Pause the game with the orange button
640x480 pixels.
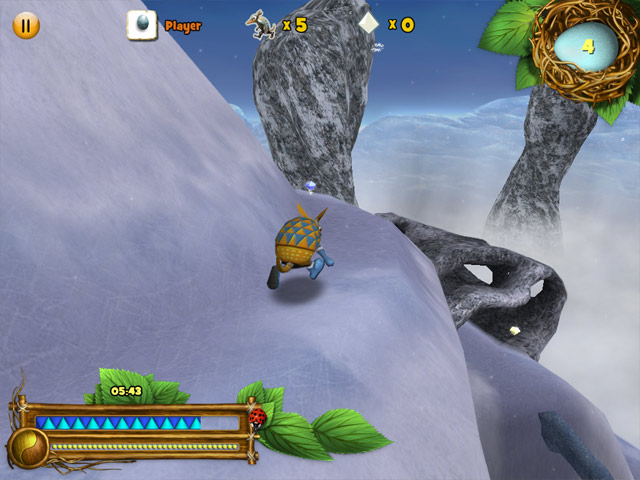point(26,25)
